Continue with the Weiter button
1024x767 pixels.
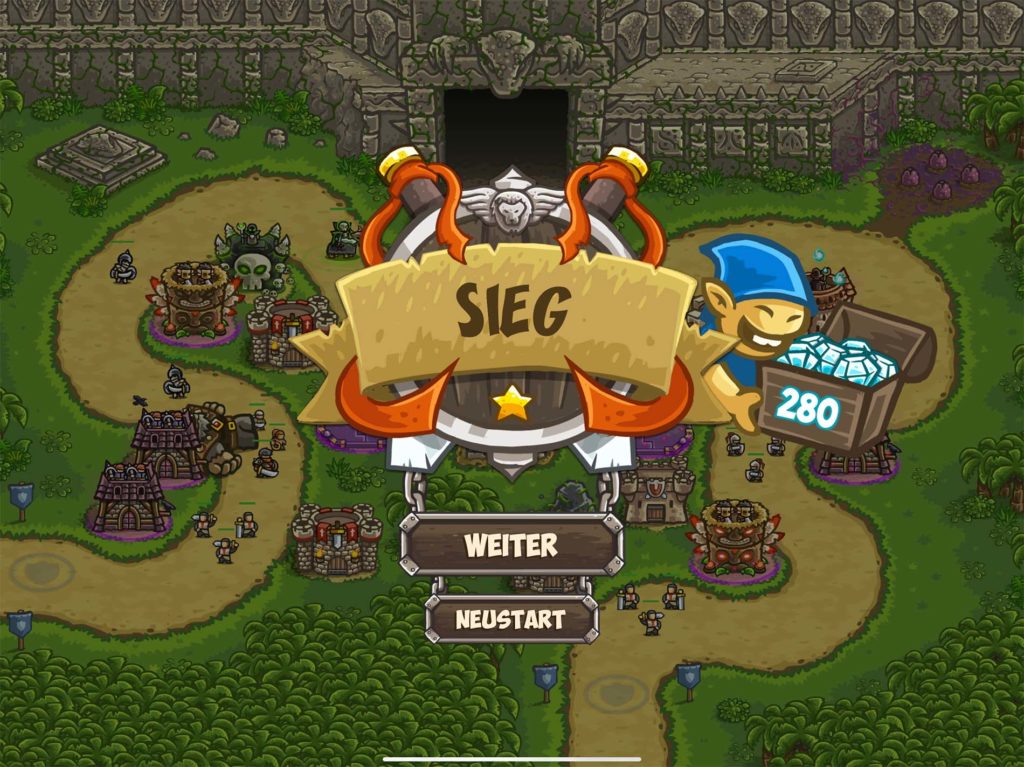pyautogui.click(x=511, y=545)
